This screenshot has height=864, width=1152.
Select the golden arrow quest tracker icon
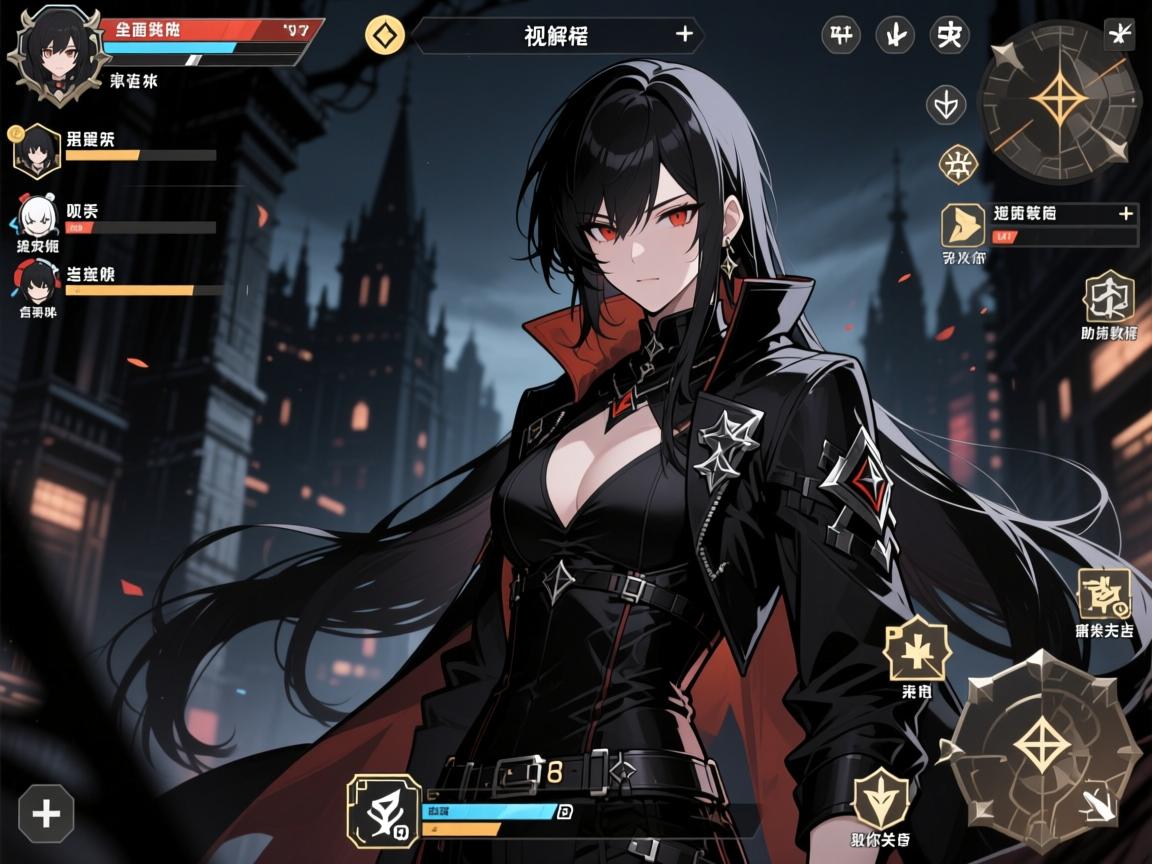click(963, 225)
